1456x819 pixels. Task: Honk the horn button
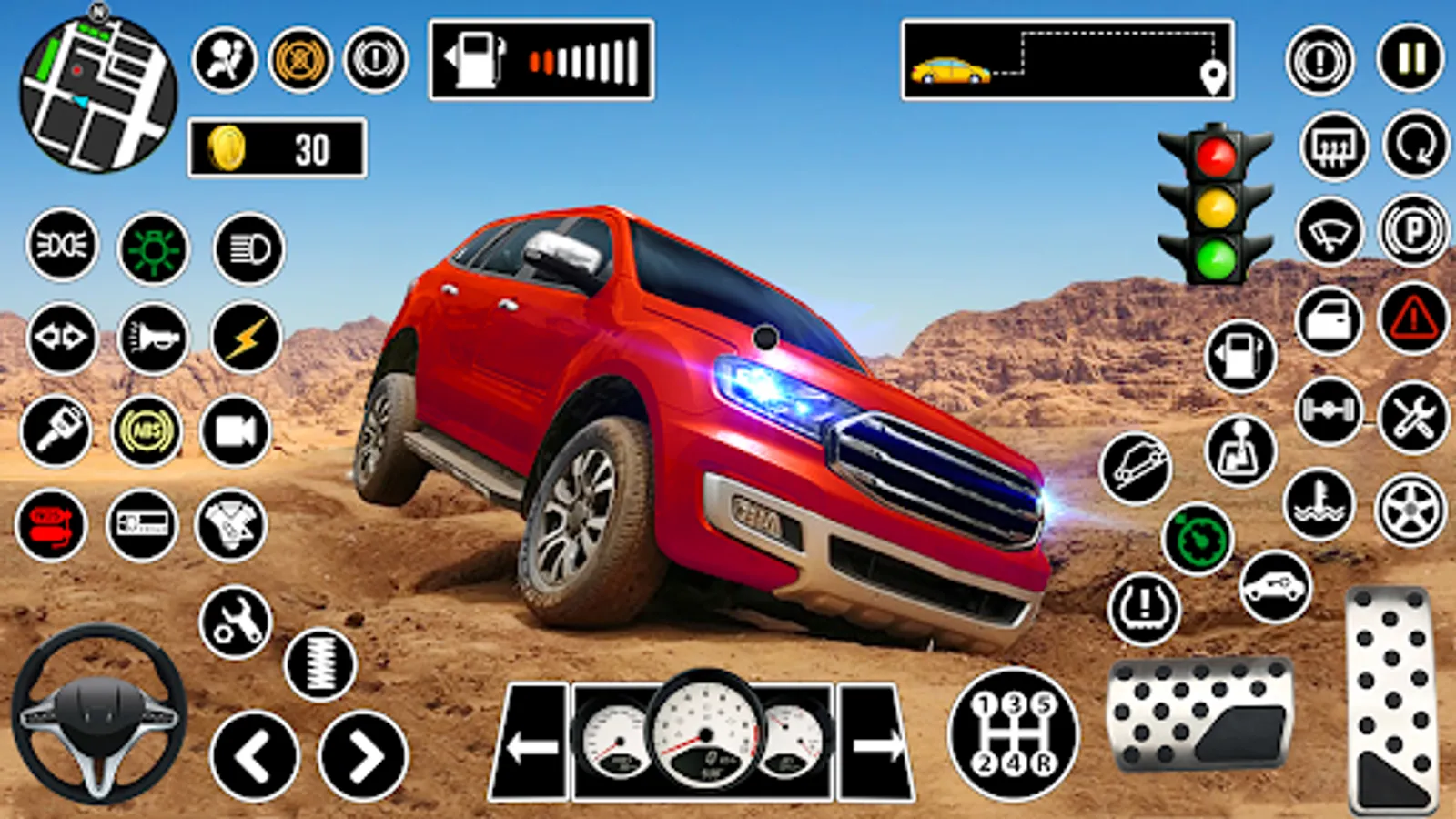point(153,339)
